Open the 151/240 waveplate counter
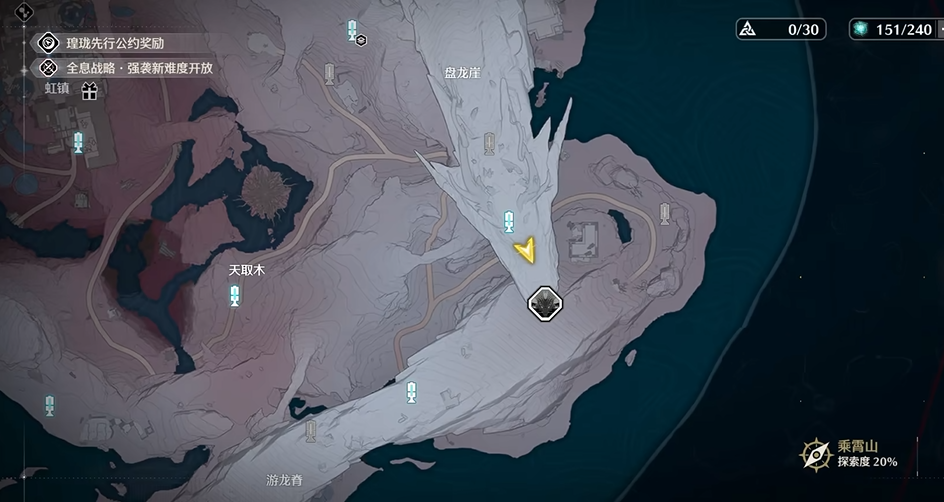This screenshot has height=502, width=944. click(892, 29)
